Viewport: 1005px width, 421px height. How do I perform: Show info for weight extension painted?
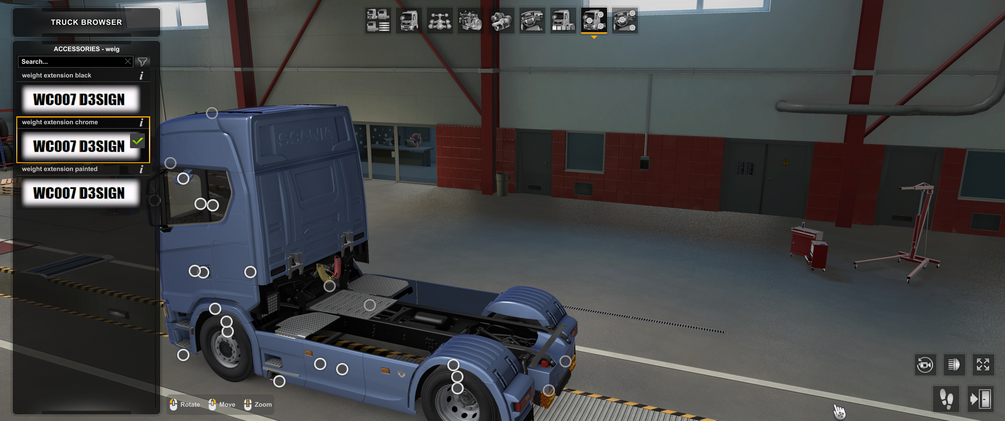point(141,170)
